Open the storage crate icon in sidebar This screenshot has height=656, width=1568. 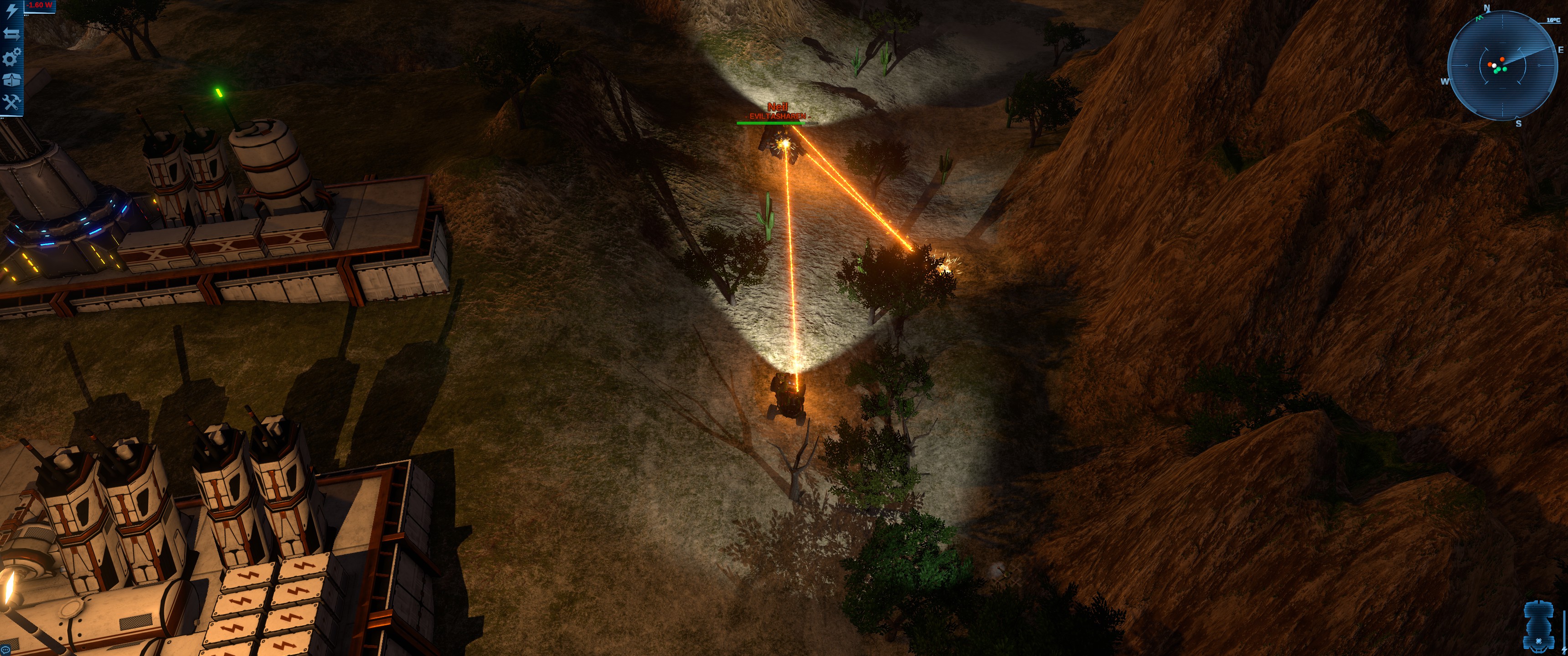(x=11, y=79)
